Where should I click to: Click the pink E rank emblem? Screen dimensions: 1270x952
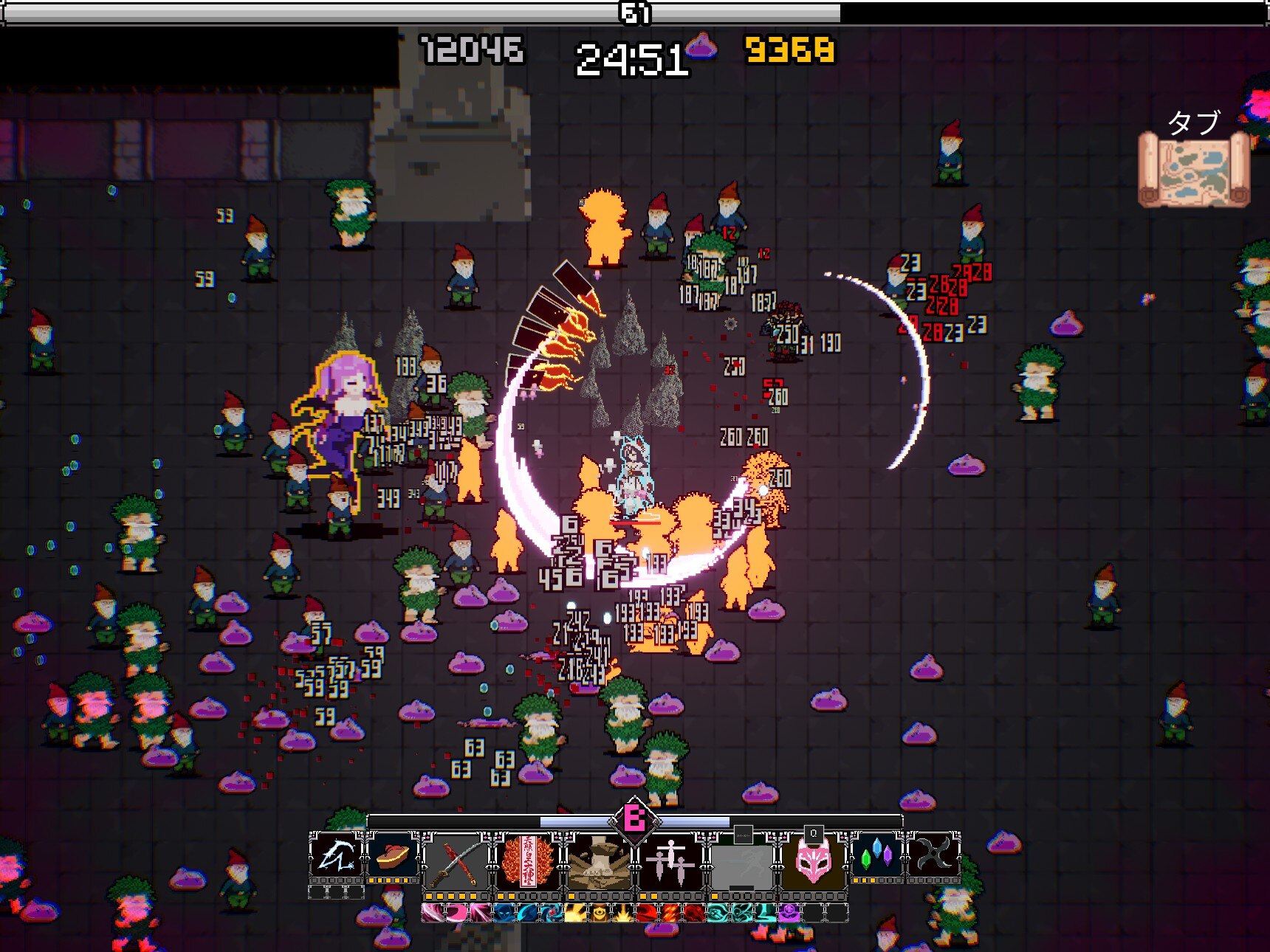(634, 818)
